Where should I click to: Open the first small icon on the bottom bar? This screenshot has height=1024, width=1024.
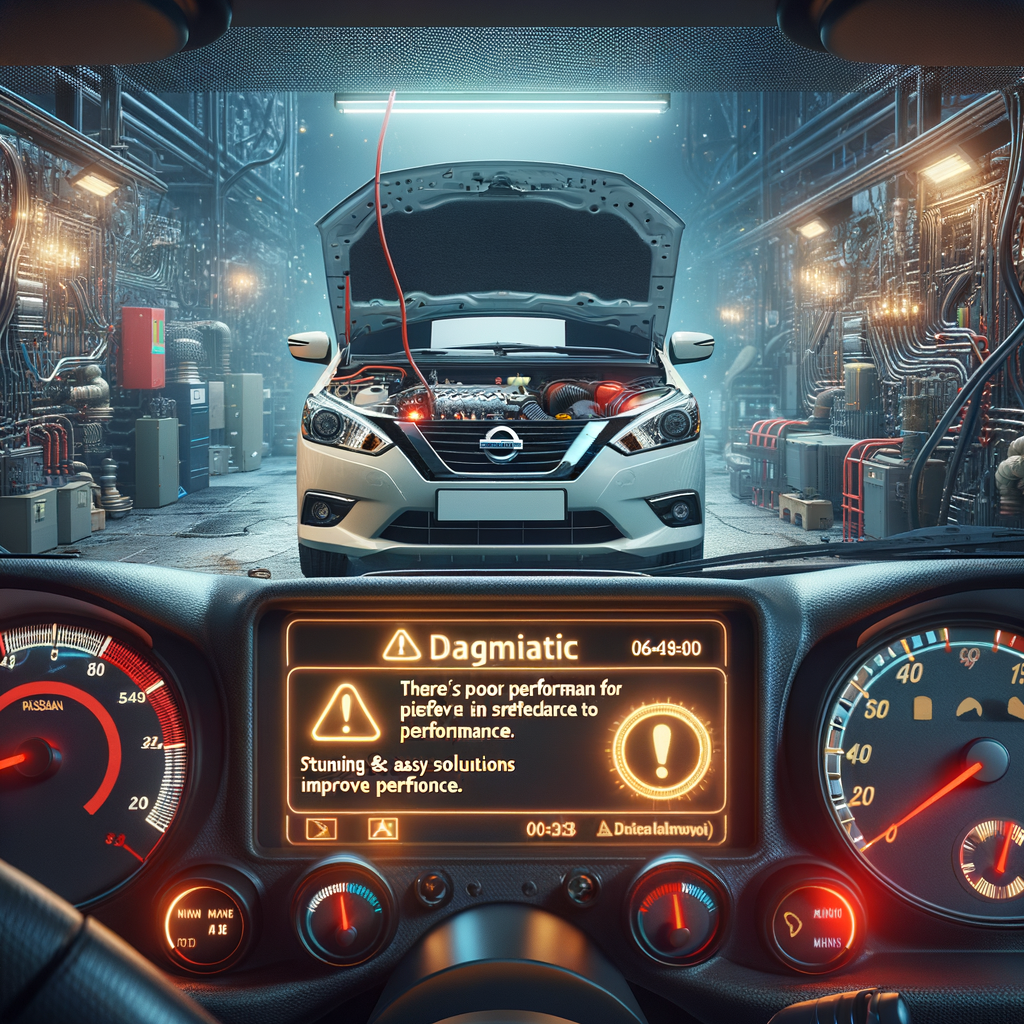321,828
